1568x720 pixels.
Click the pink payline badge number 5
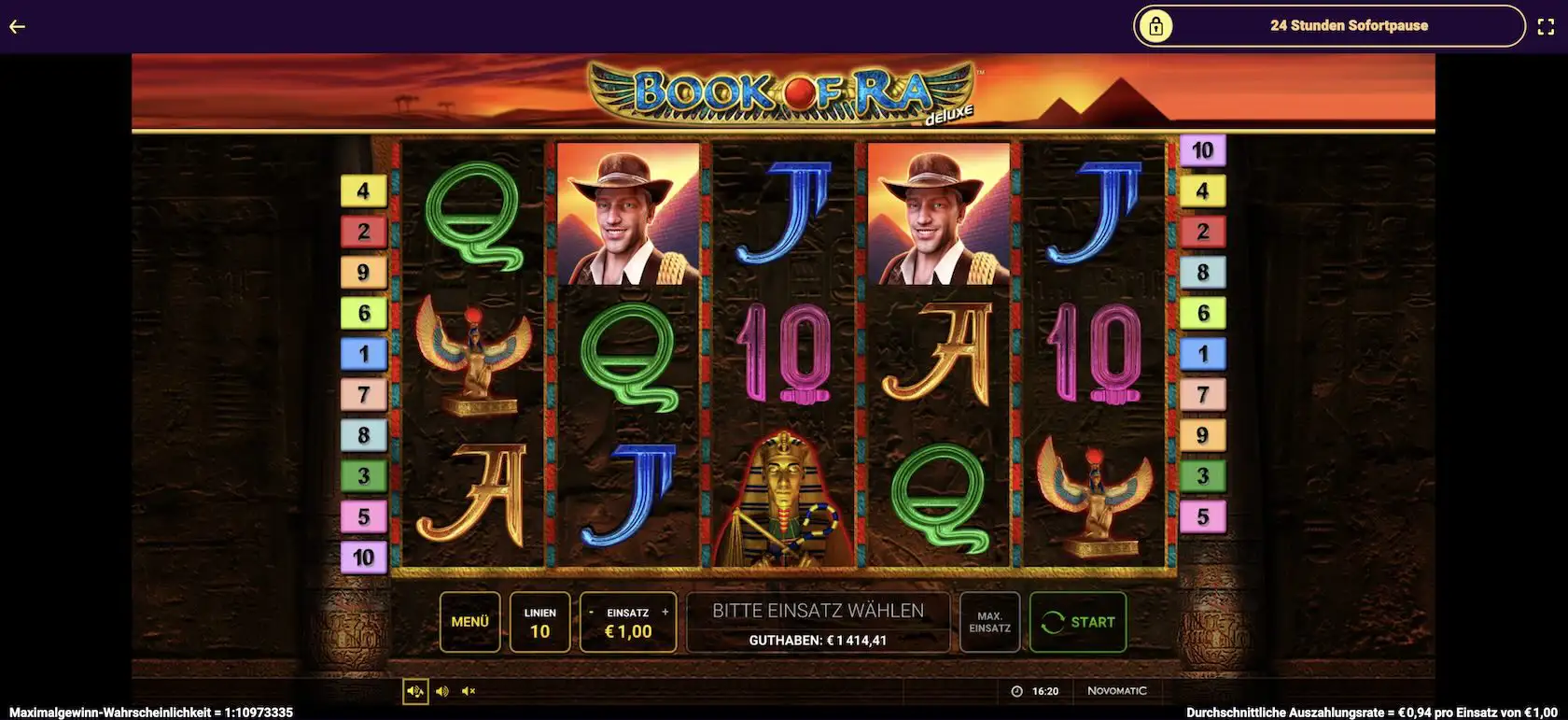(x=364, y=515)
